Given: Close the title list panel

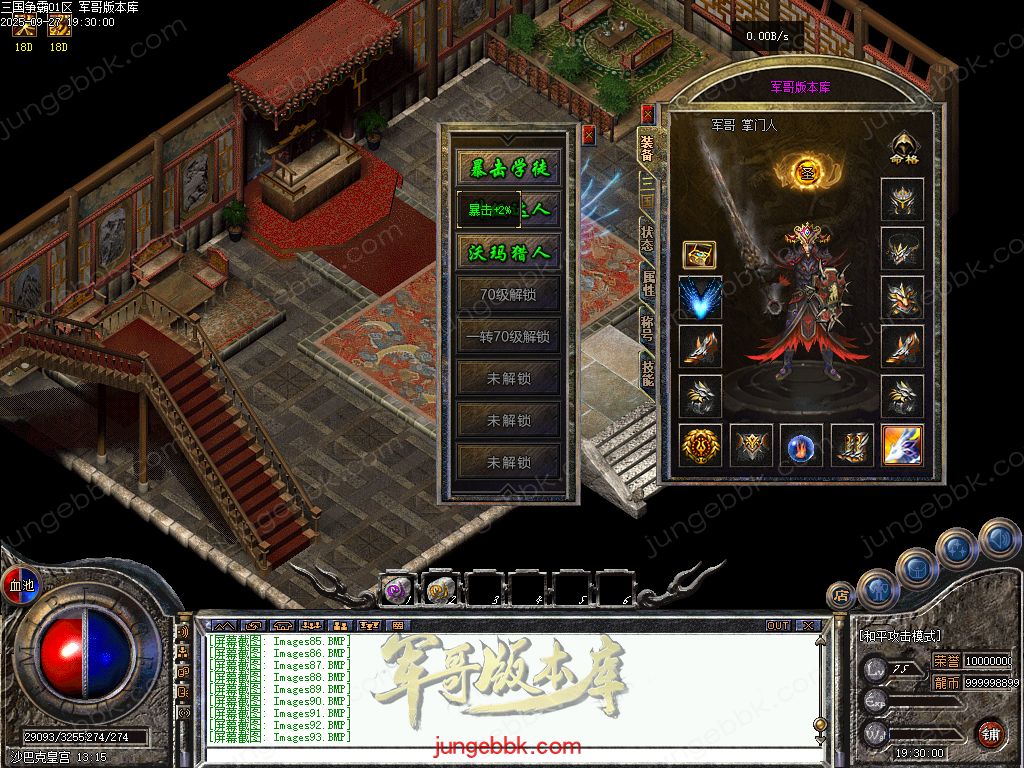Looking at the screenshot, I should [x=588, y=132].
